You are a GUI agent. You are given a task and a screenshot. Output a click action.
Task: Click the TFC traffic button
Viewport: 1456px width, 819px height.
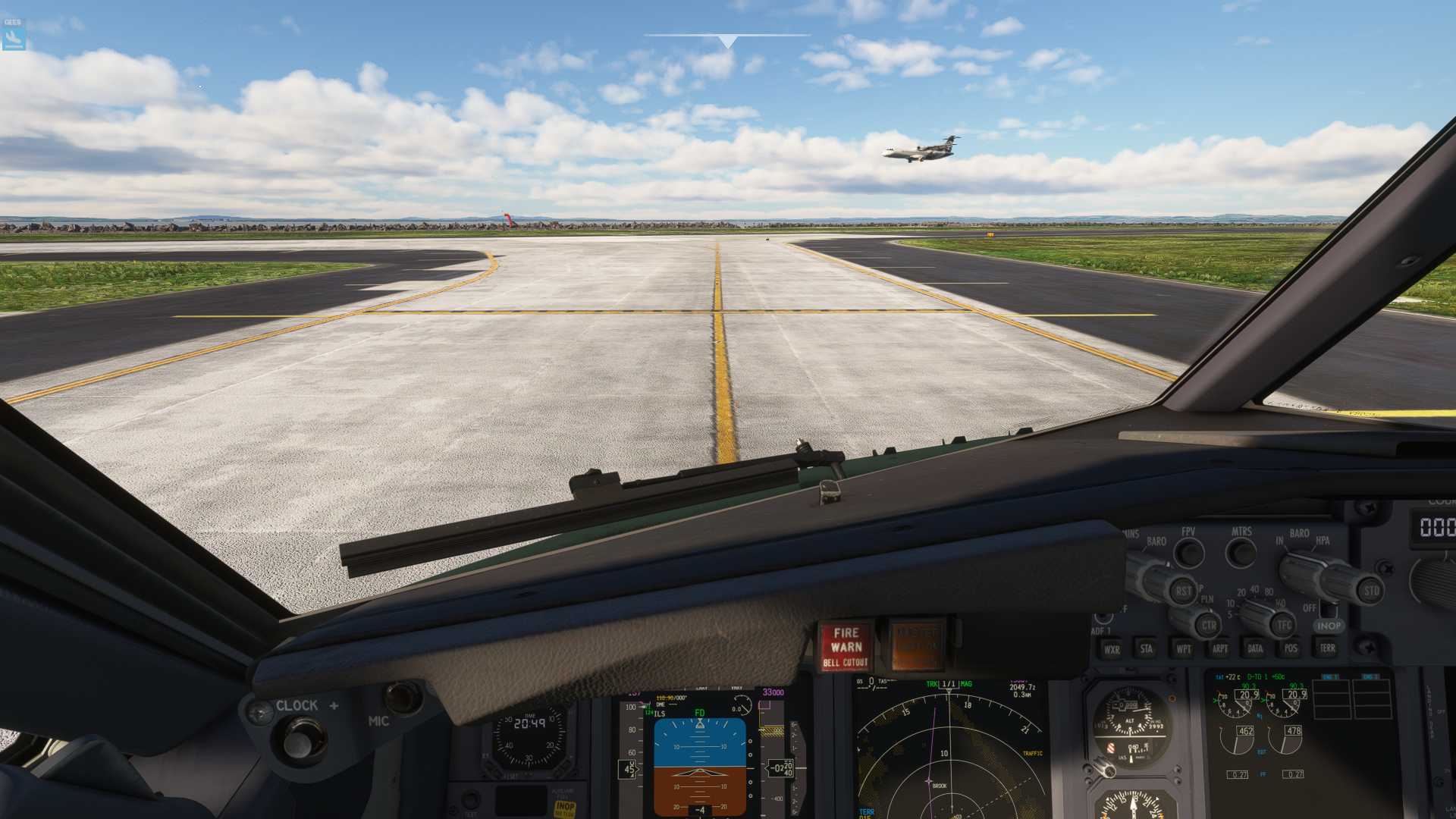tap(1284, 626)
